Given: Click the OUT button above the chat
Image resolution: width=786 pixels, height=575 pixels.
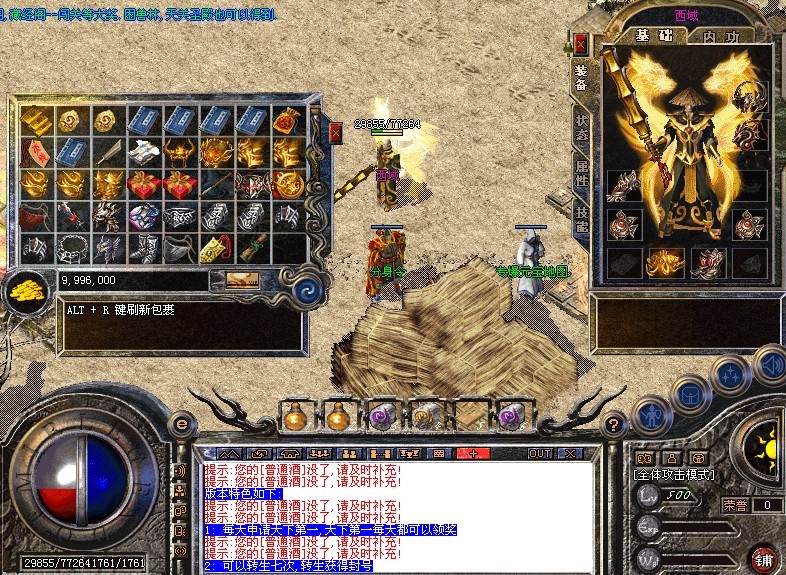Looking at the screenshot, I should (540, 453).
